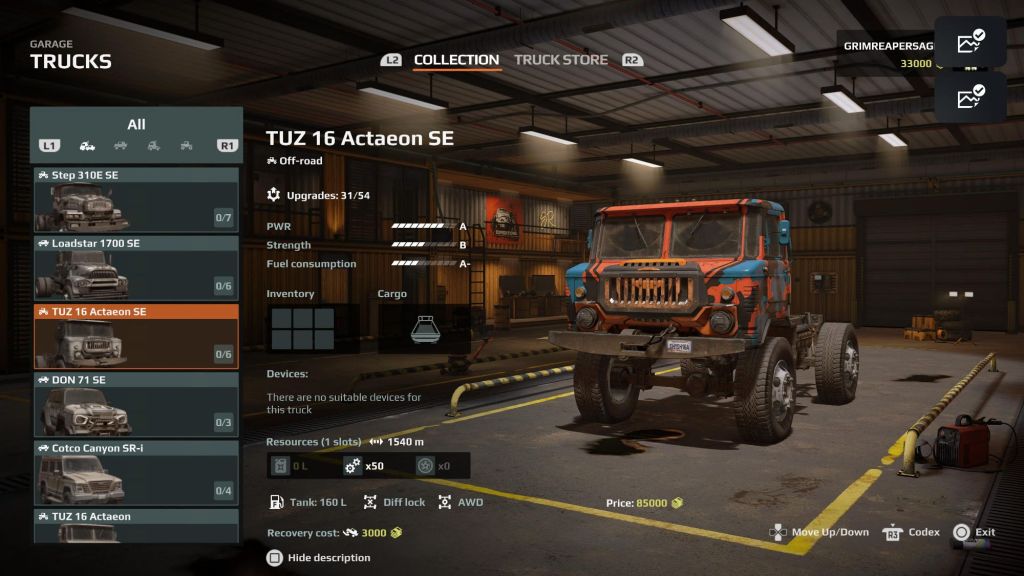Pick the DON 71 SE truck
Viewport: 1024px width, 576px height.
coord(136,404)
